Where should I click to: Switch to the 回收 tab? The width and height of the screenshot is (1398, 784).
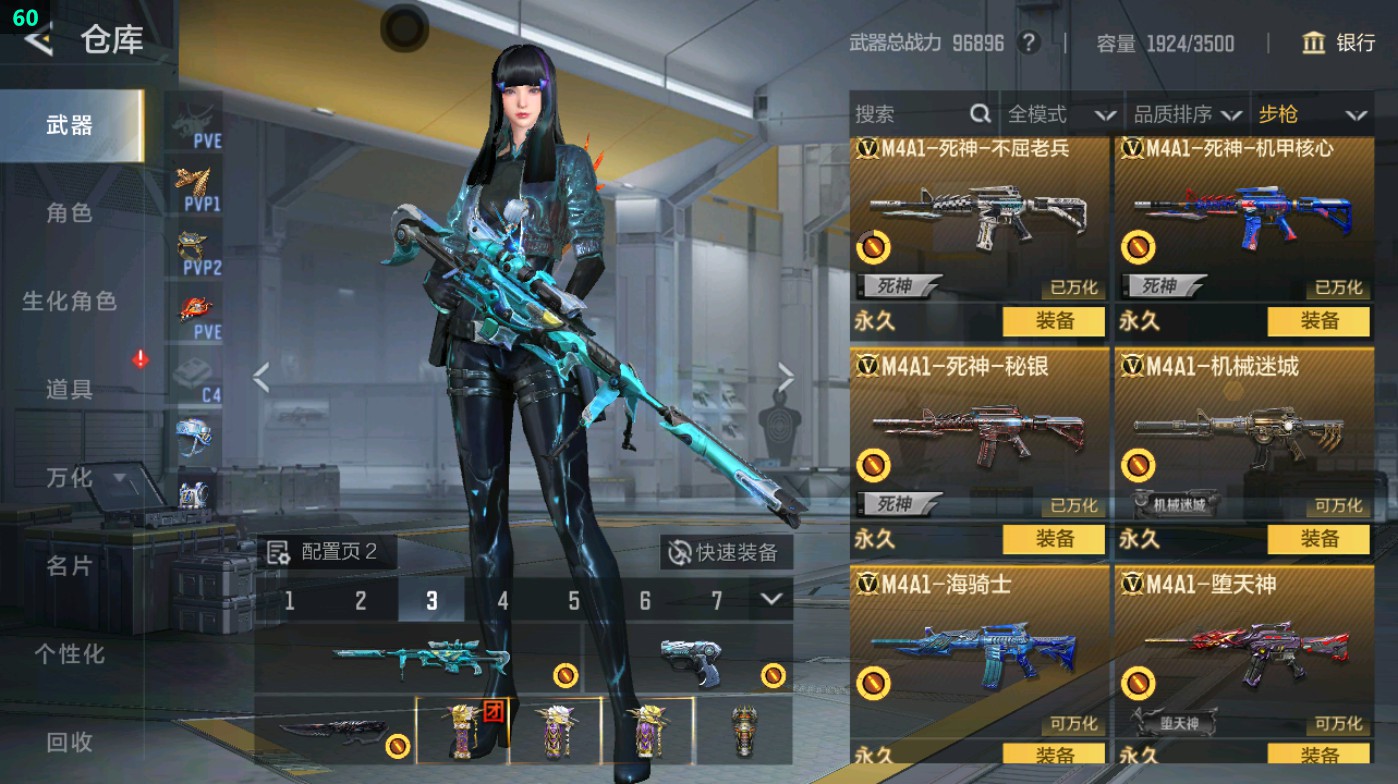(68, 742)
